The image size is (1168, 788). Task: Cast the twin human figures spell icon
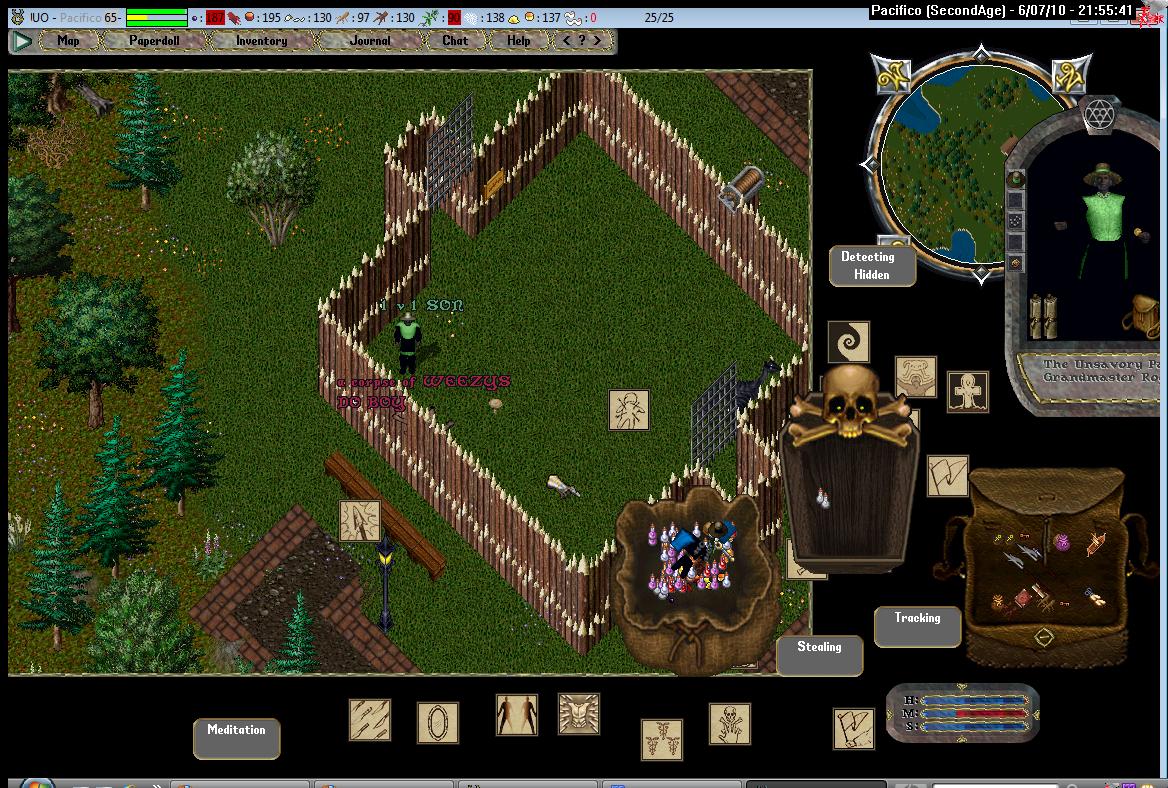coord(517,716)
